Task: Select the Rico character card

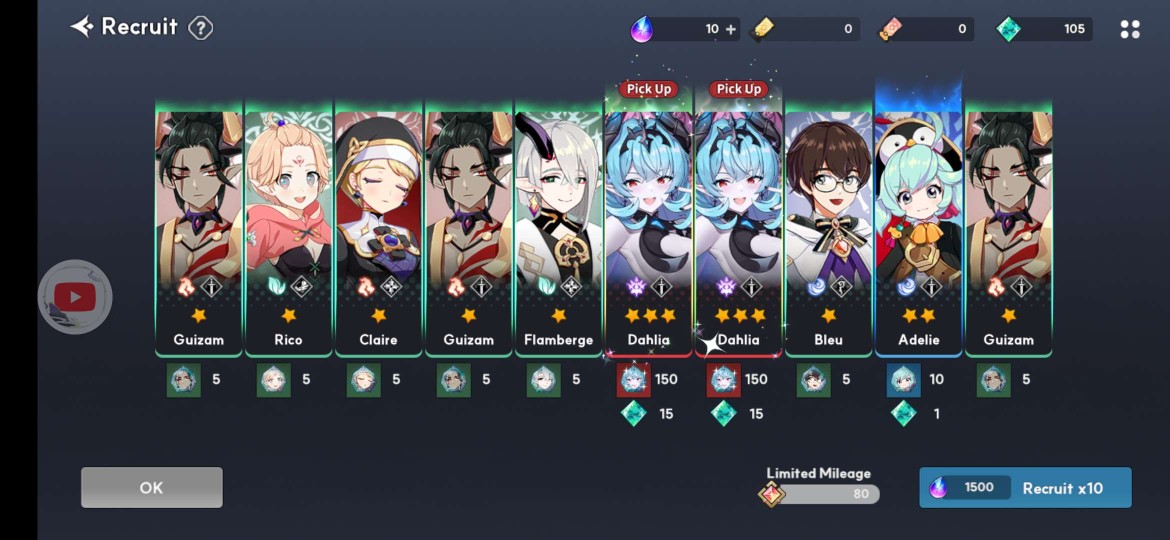Action: tap(288, 230)
